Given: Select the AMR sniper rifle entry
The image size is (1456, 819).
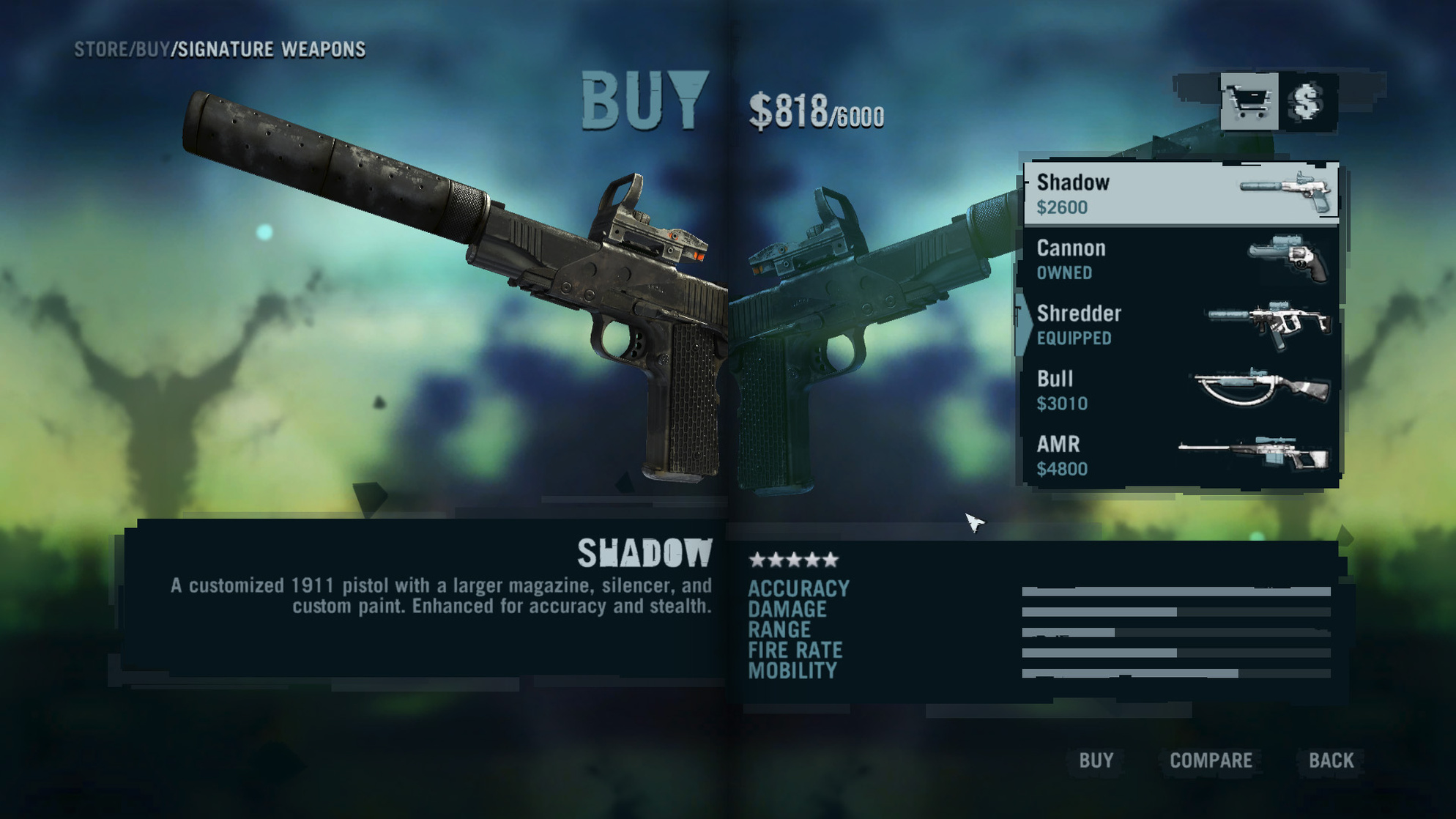Looking at the screenshot, I should point(1181,456).
